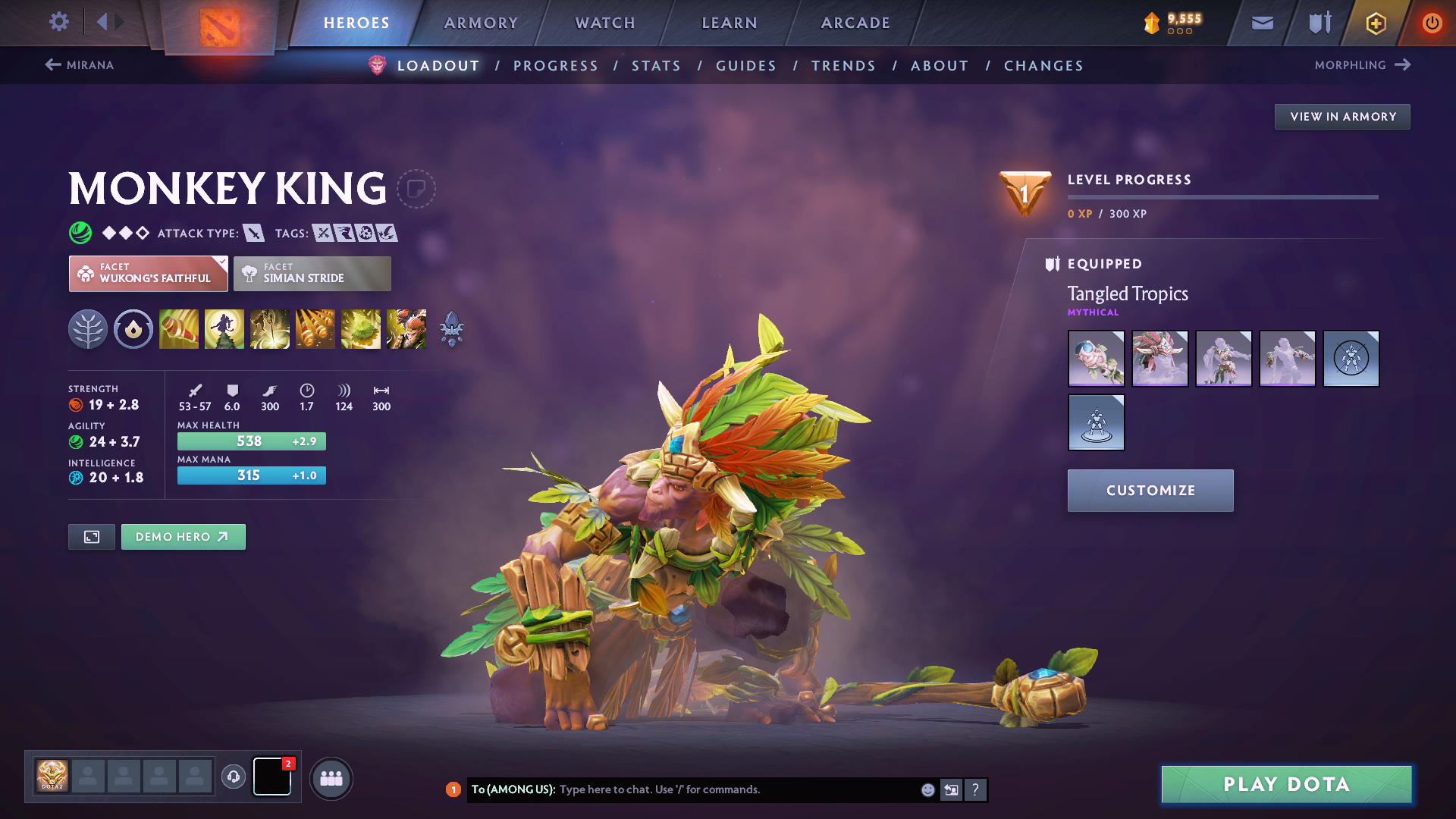Click the DEMO HERO button
Viewport: 1456px width, 819px height.
coord(183,536)
